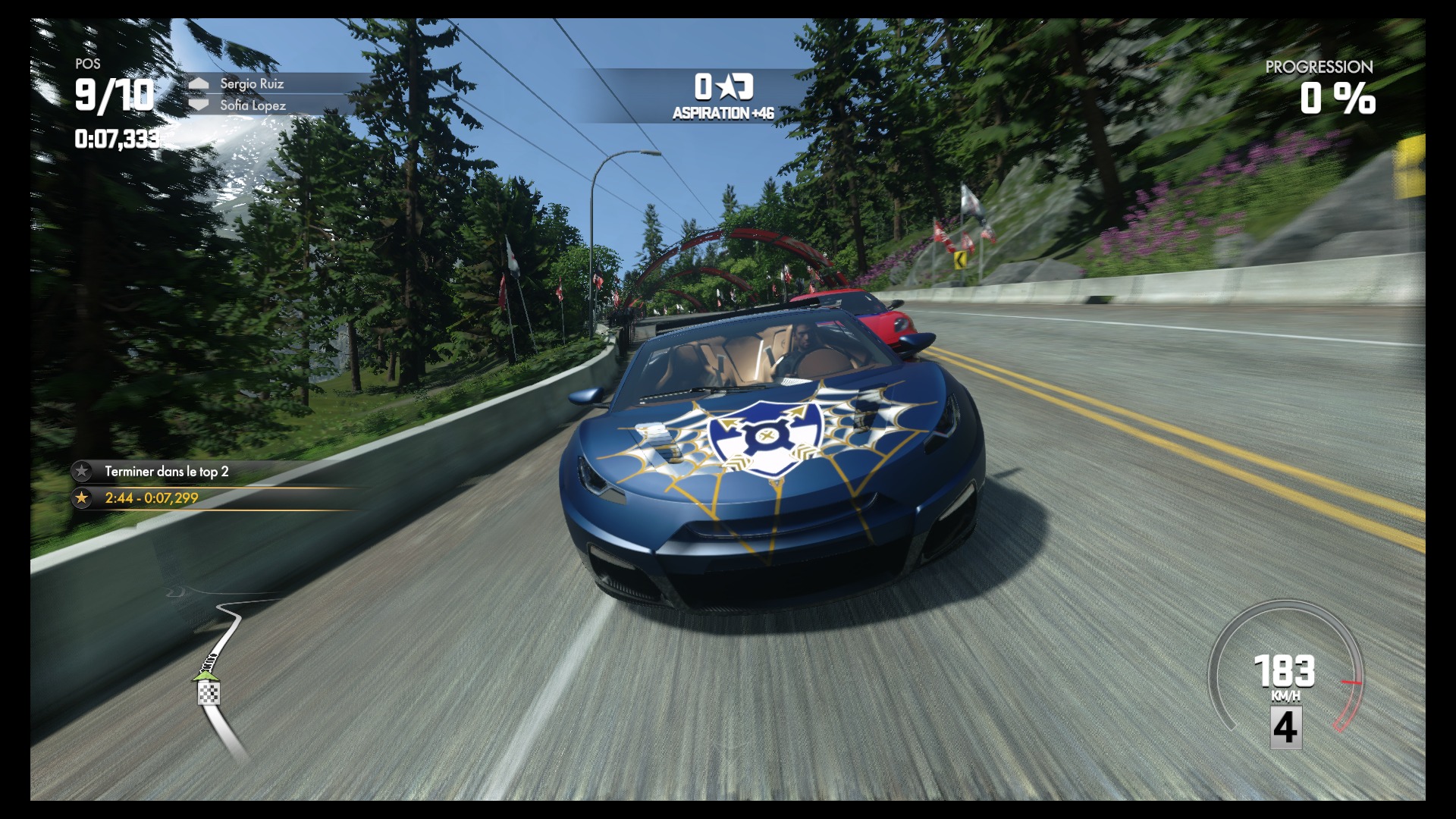Open the POS position display
Viewport: 1456px width, 819px height.
click(x=89, y=65)
